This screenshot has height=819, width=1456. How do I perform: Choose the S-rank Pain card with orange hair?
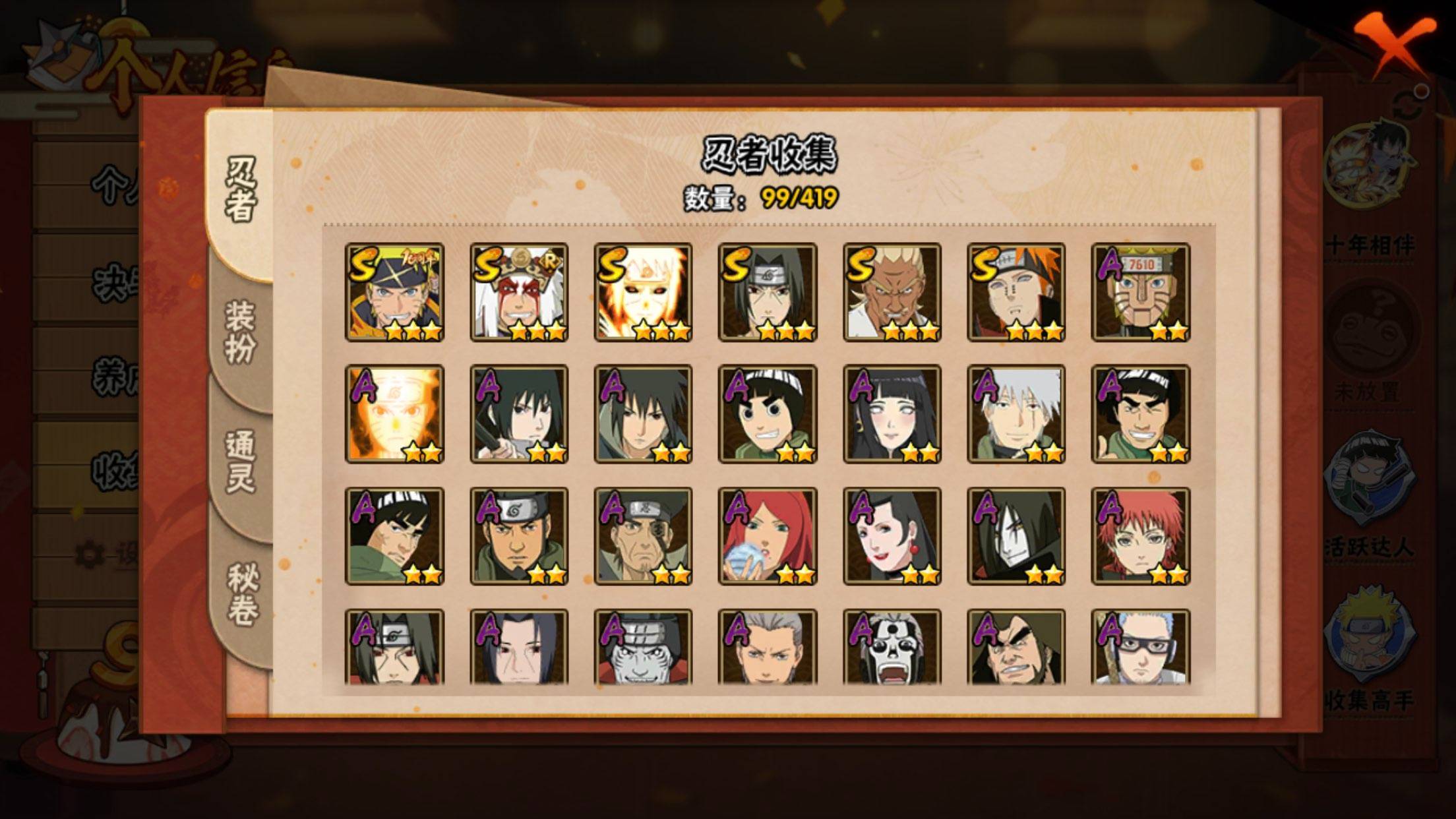click(1016, 292)
